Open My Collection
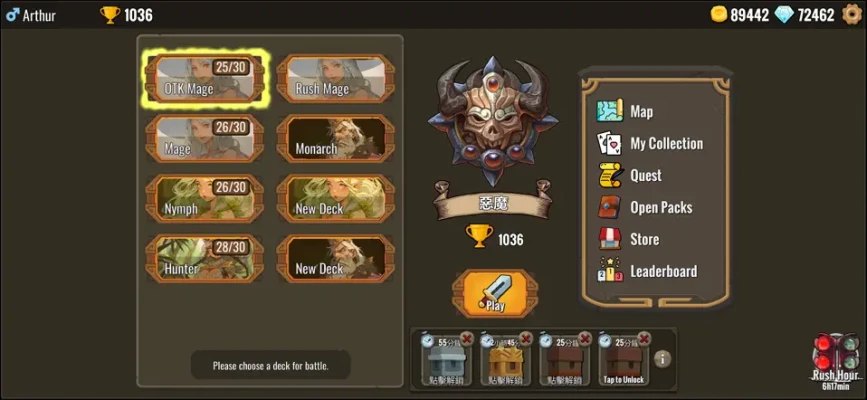 pos(665,143)
